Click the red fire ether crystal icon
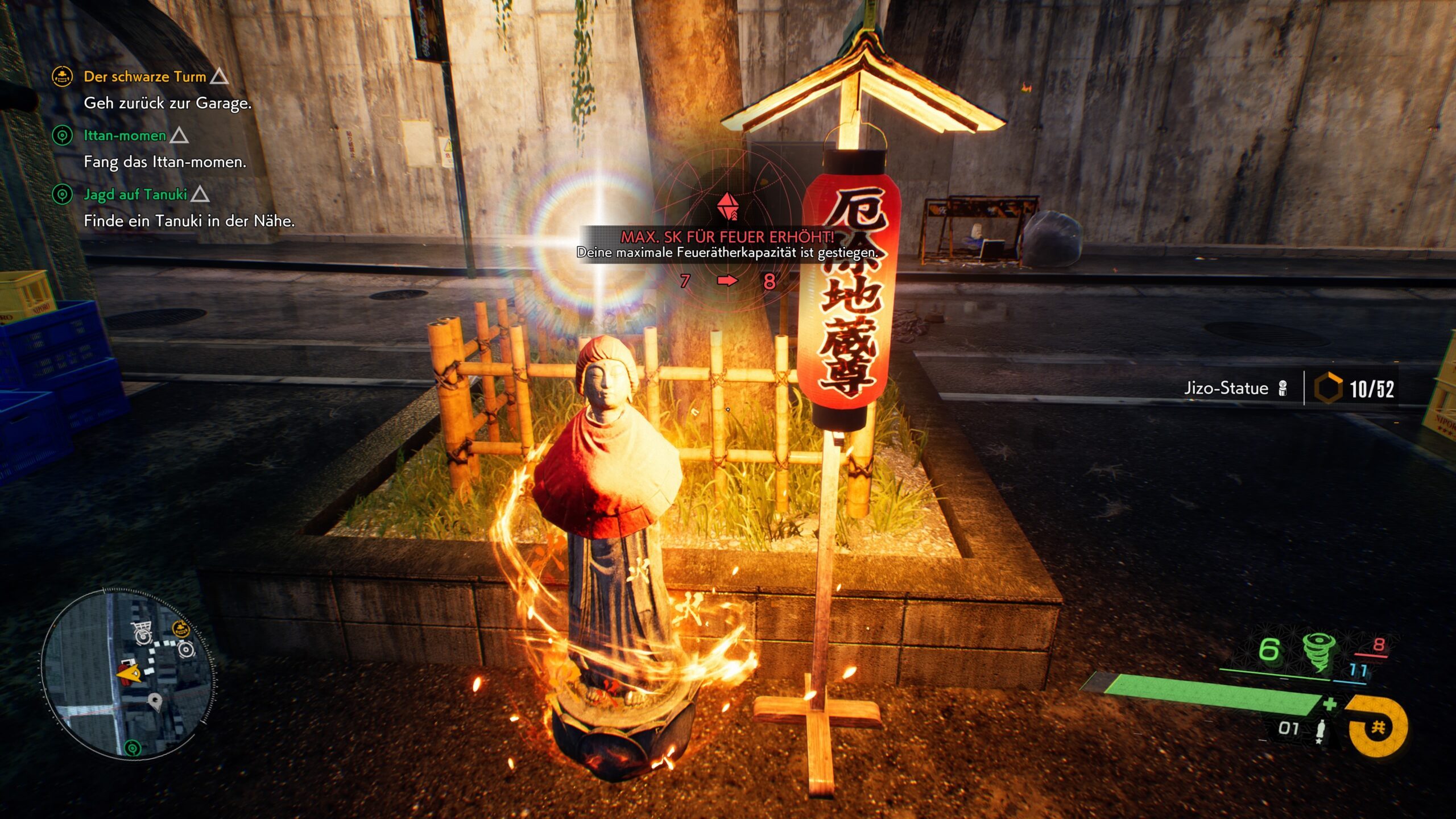This screenshot has width=1456, height=819. coord(727,206)
